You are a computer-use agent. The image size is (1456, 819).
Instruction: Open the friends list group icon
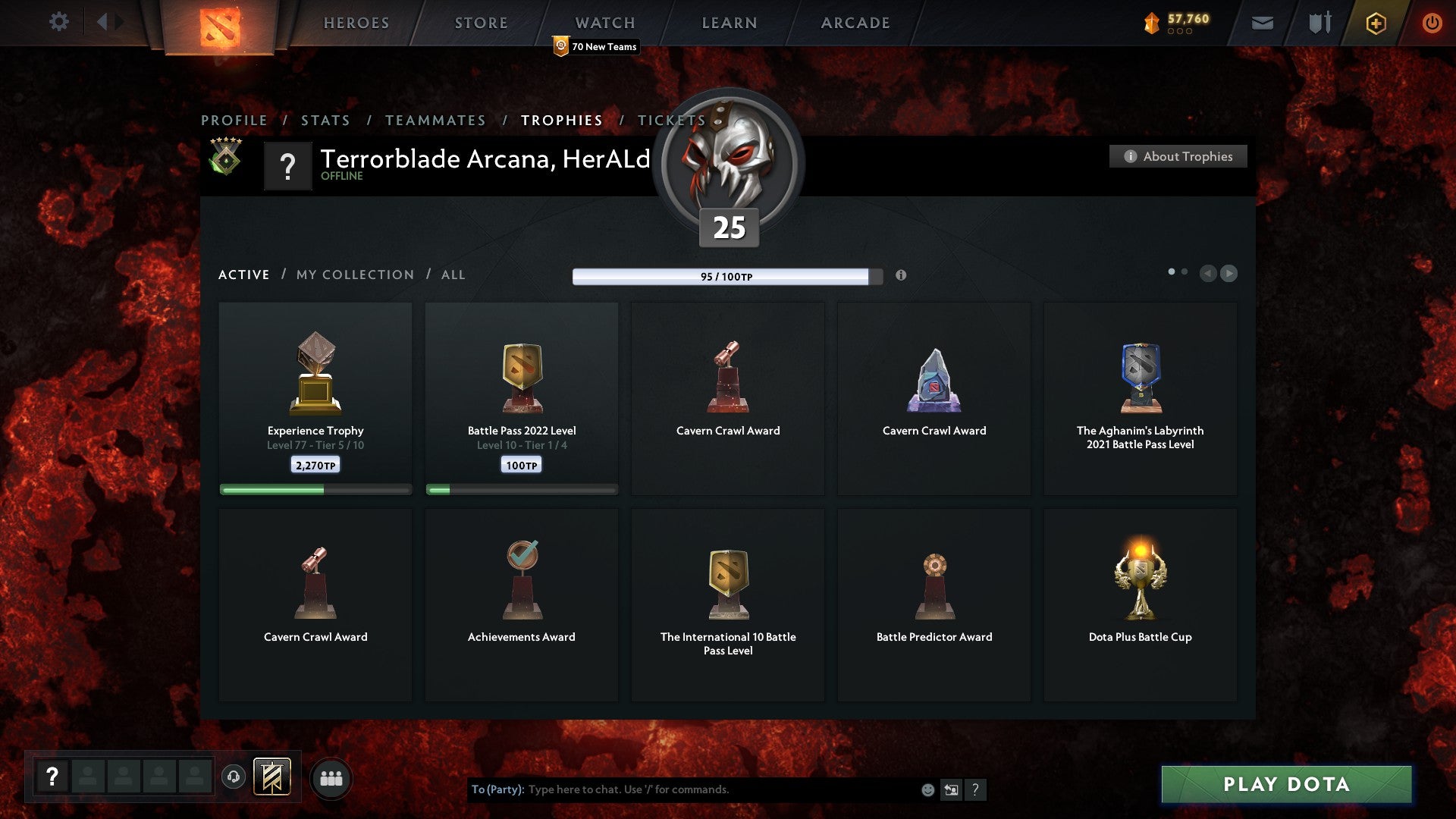331,777
